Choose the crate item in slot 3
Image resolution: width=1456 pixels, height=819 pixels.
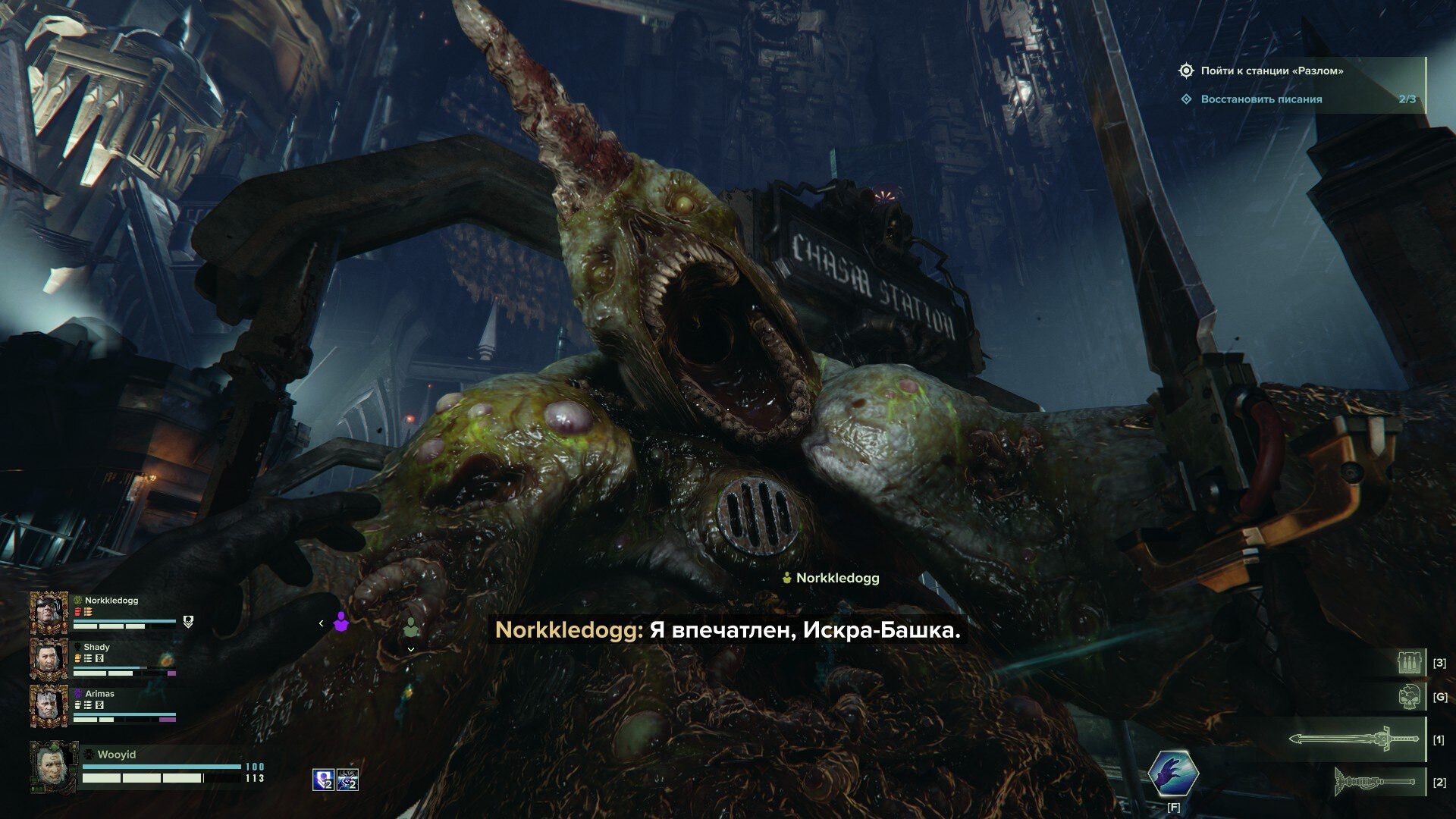coord(1411,662)
